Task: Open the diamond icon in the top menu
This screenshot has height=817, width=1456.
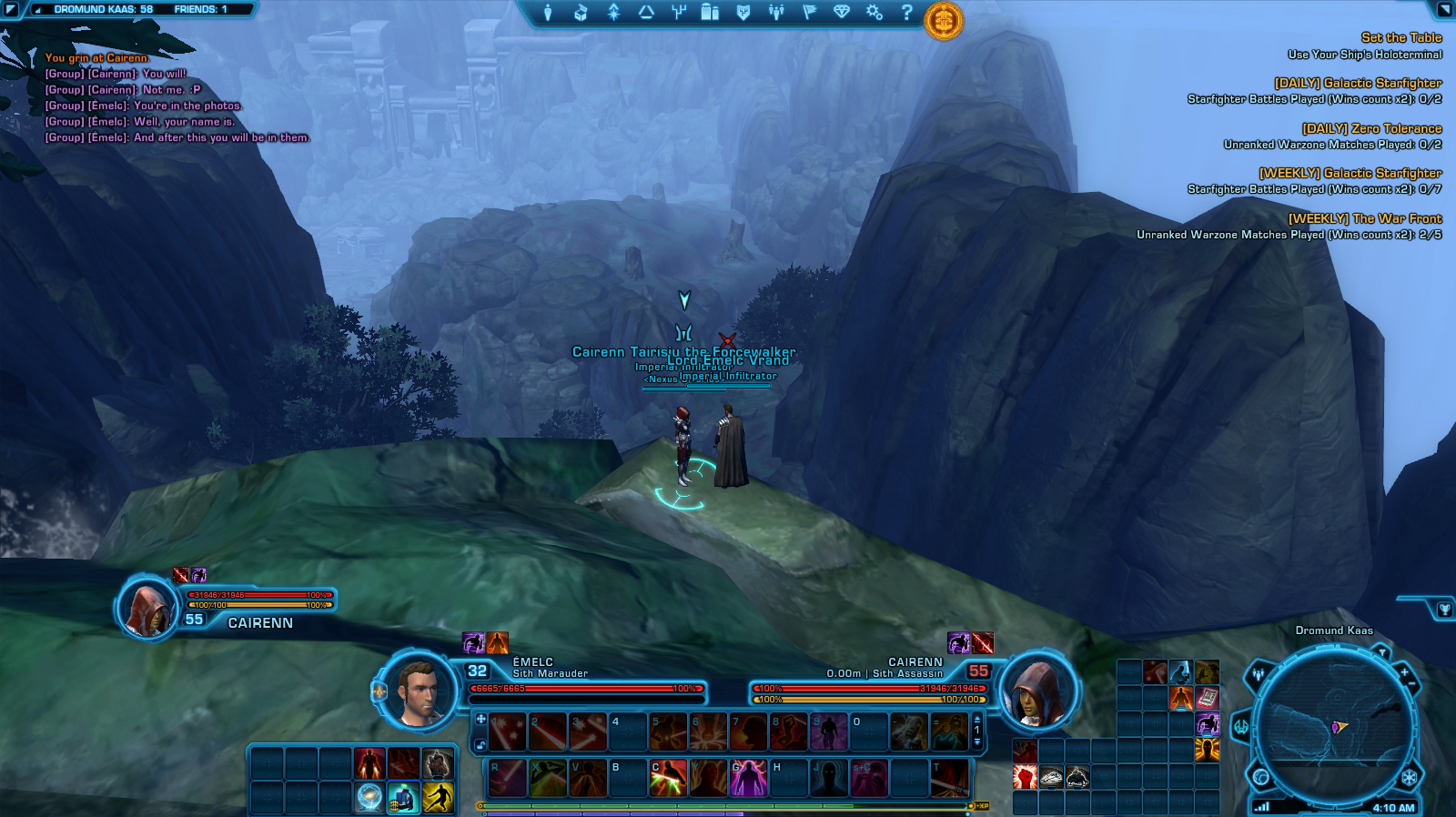Action: (x=841, y=12)
